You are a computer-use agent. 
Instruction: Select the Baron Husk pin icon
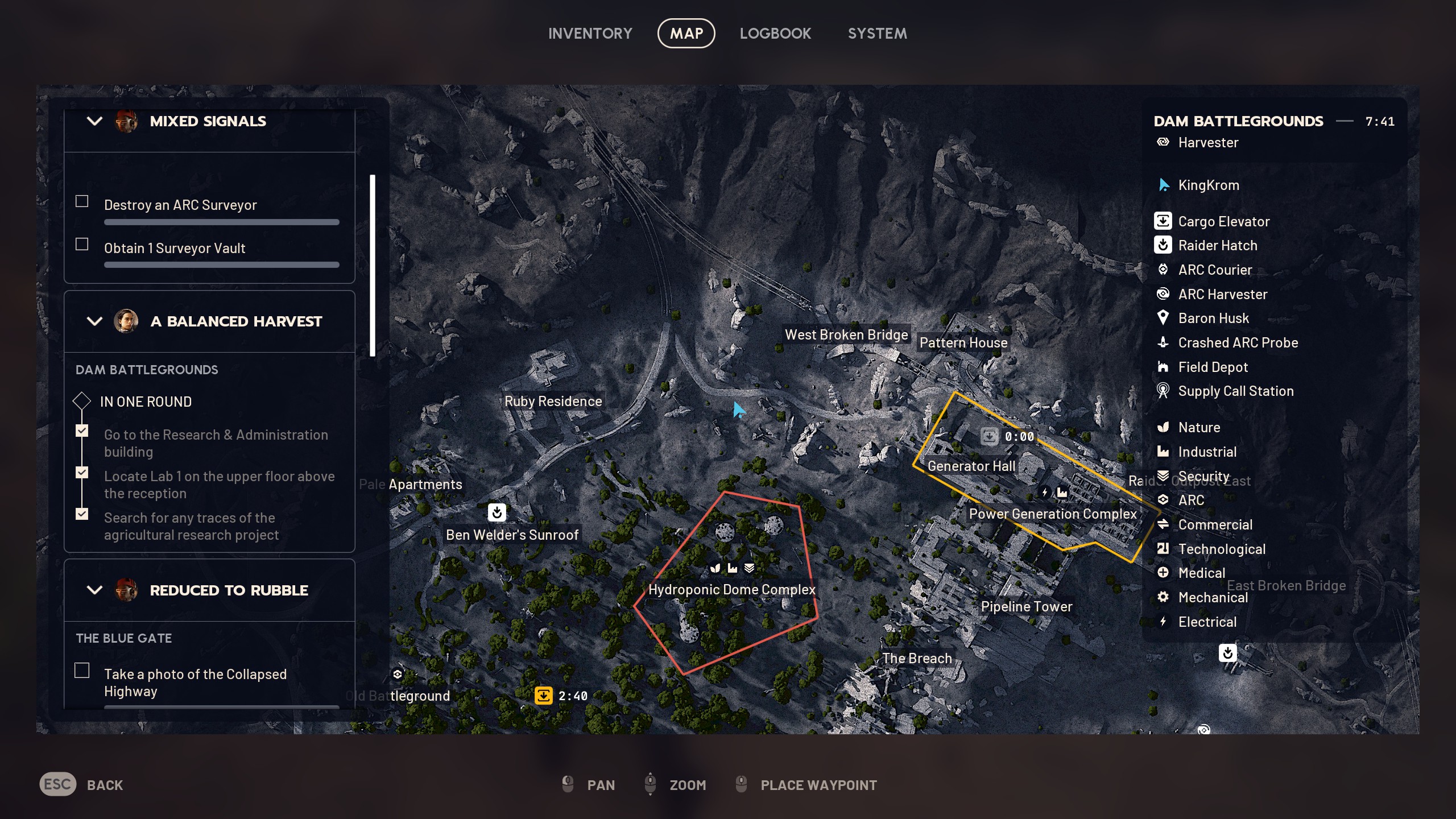coord(1164,318)
